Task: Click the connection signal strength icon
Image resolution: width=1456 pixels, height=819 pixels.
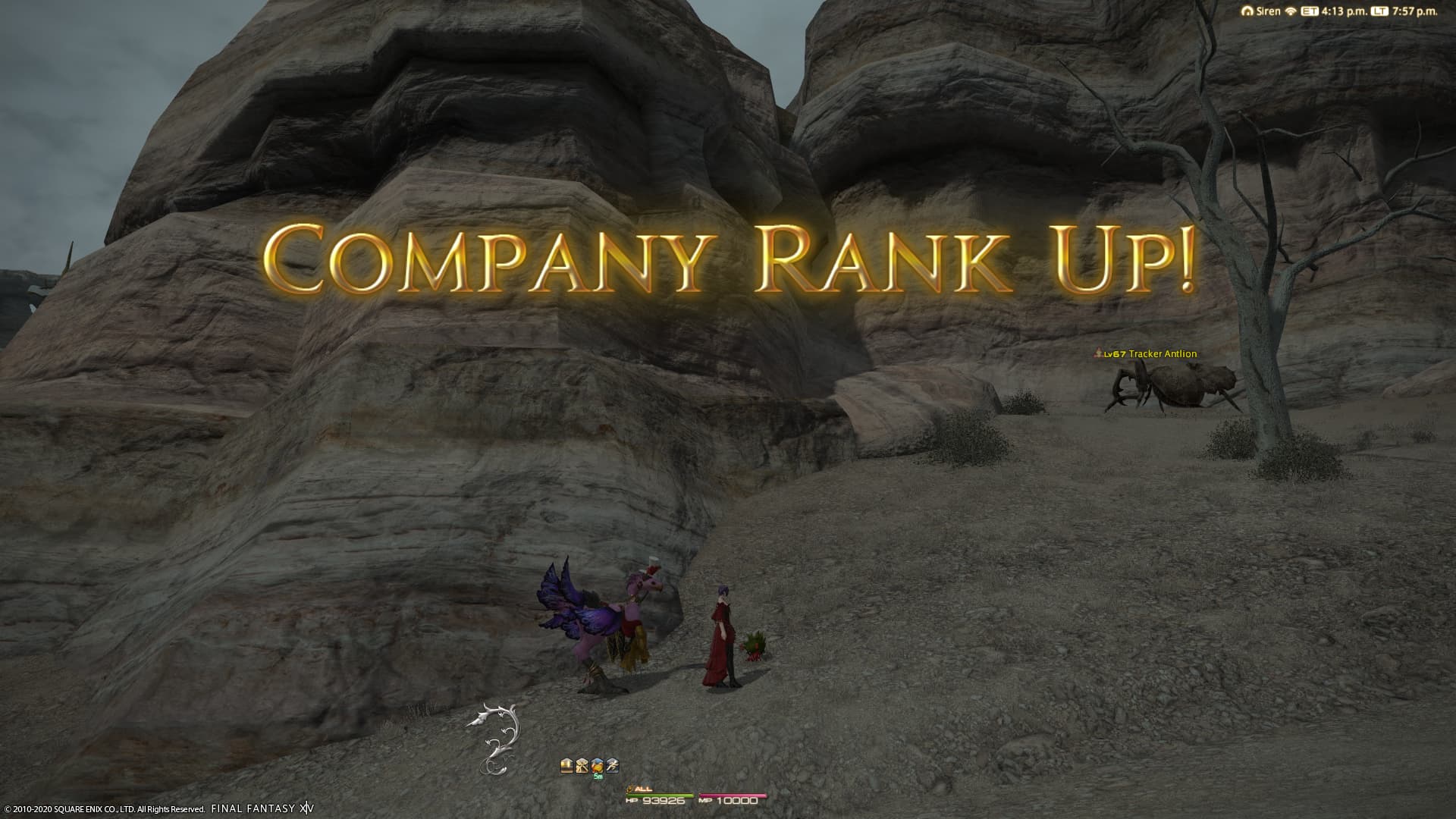Action: (x=1291, y=11)
